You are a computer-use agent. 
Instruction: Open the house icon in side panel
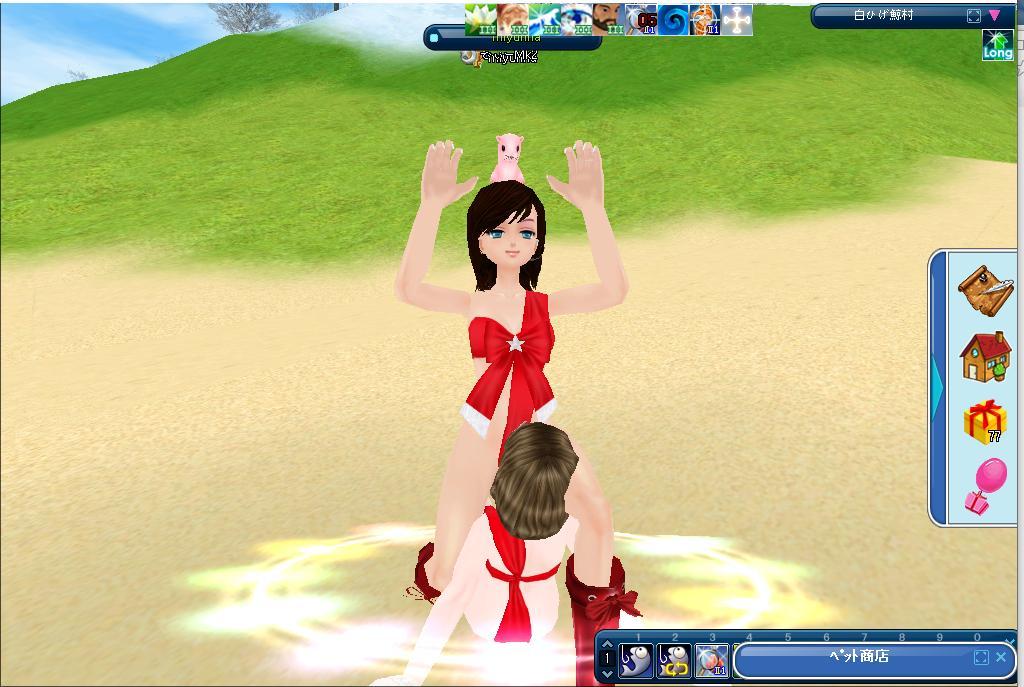[x=985, y=357]
